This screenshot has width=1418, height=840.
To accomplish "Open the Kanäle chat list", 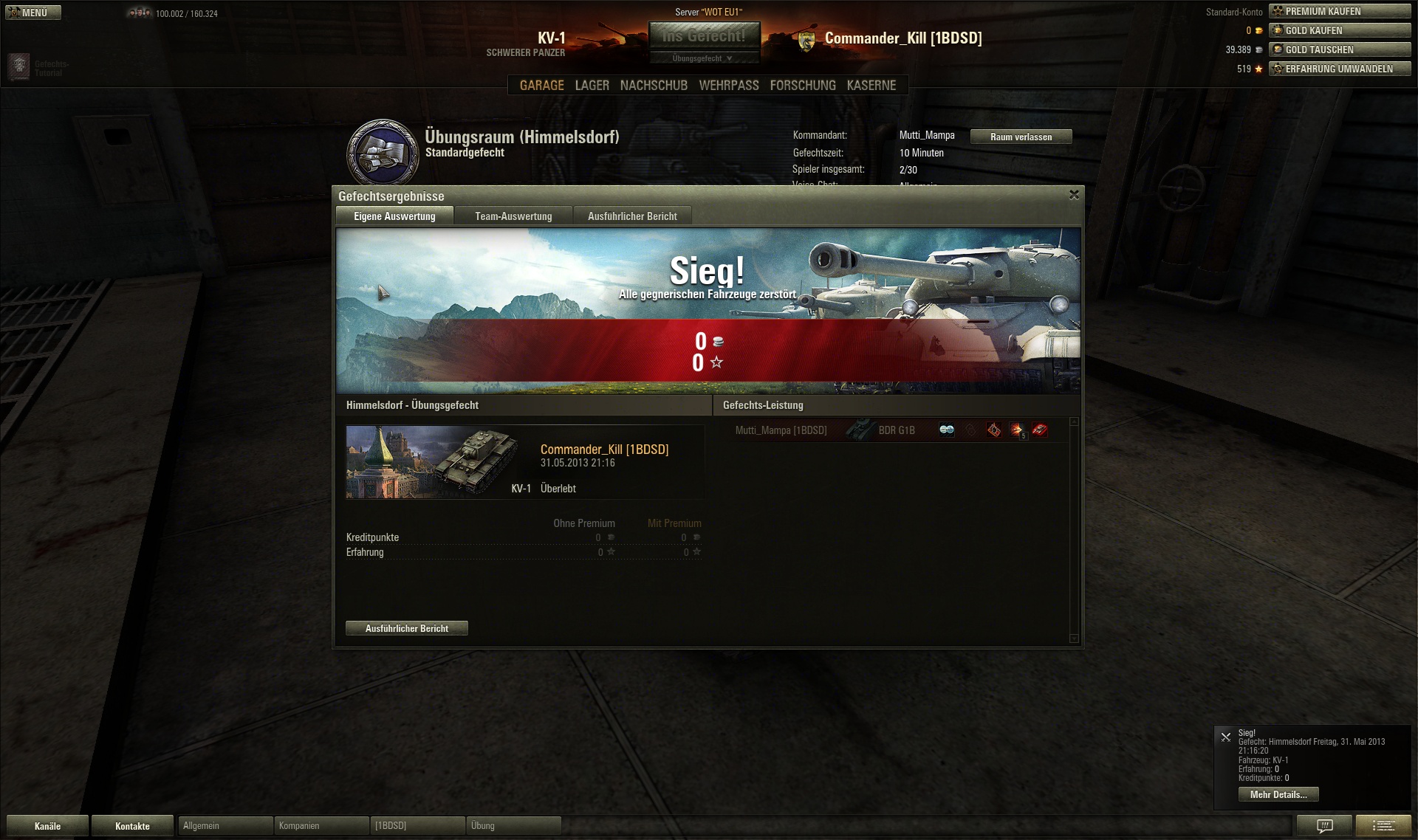I will [47, 826].
